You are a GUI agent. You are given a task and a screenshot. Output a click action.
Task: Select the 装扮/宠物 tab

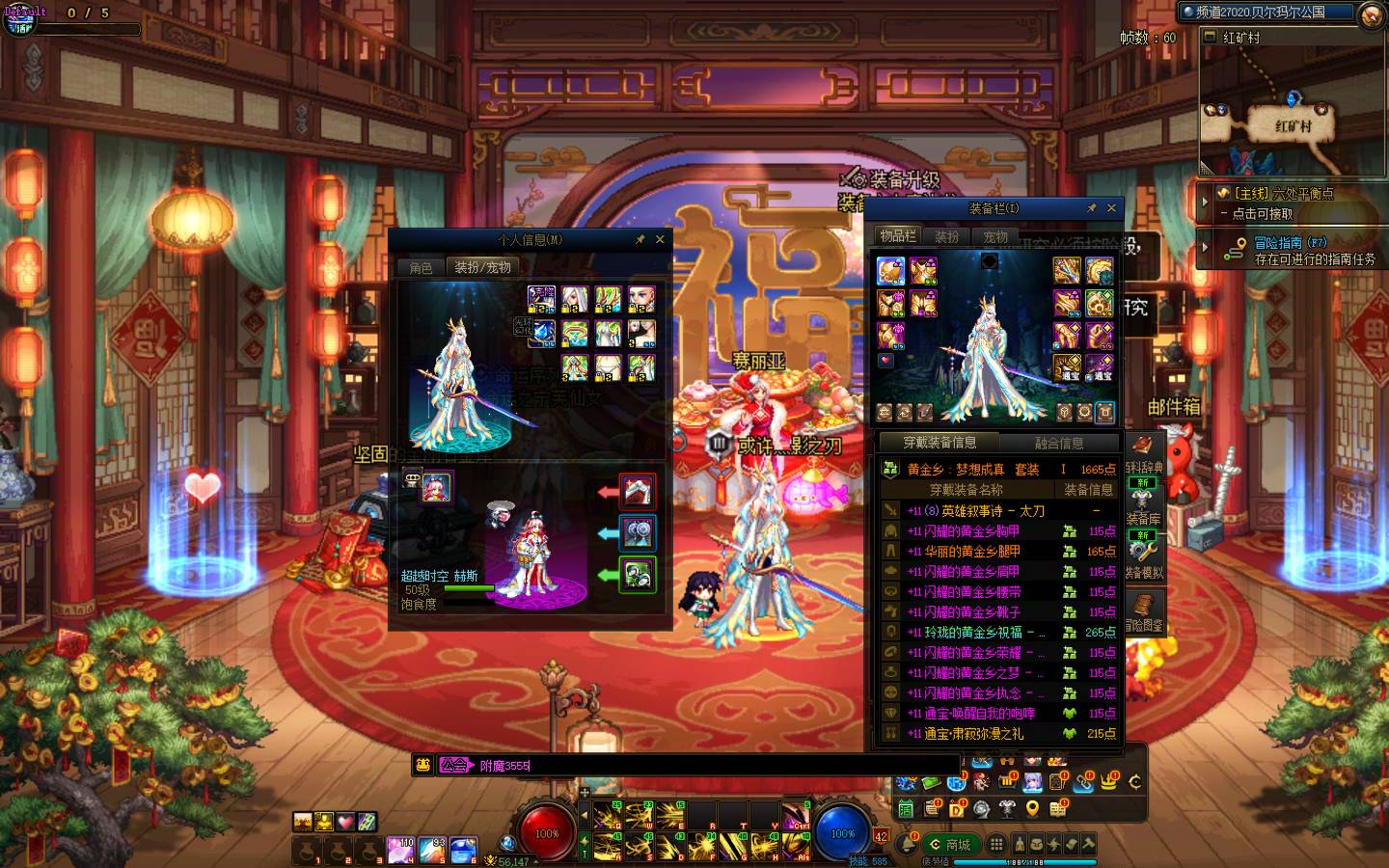tap(482, 267)
